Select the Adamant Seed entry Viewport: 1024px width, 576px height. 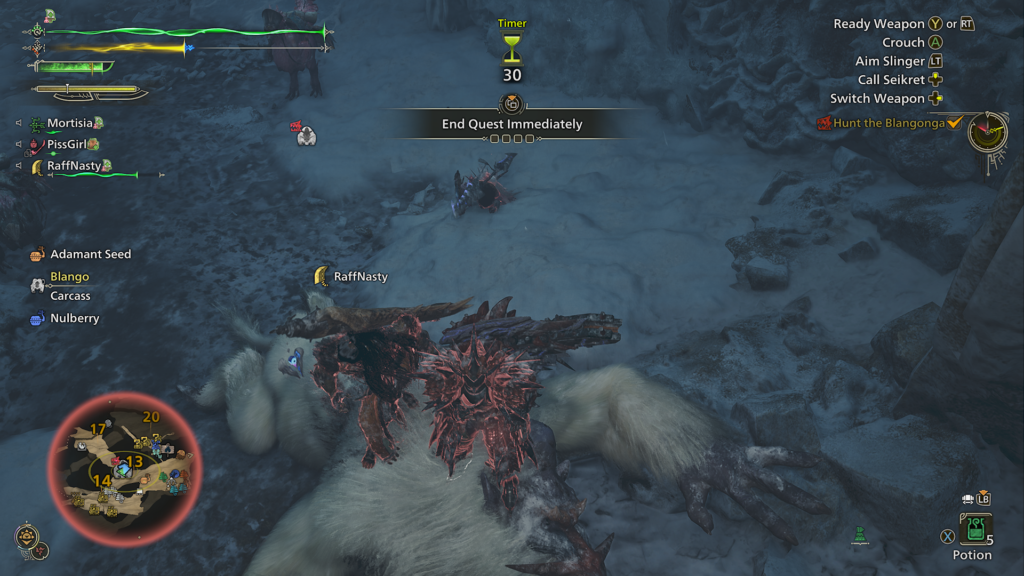90,254
